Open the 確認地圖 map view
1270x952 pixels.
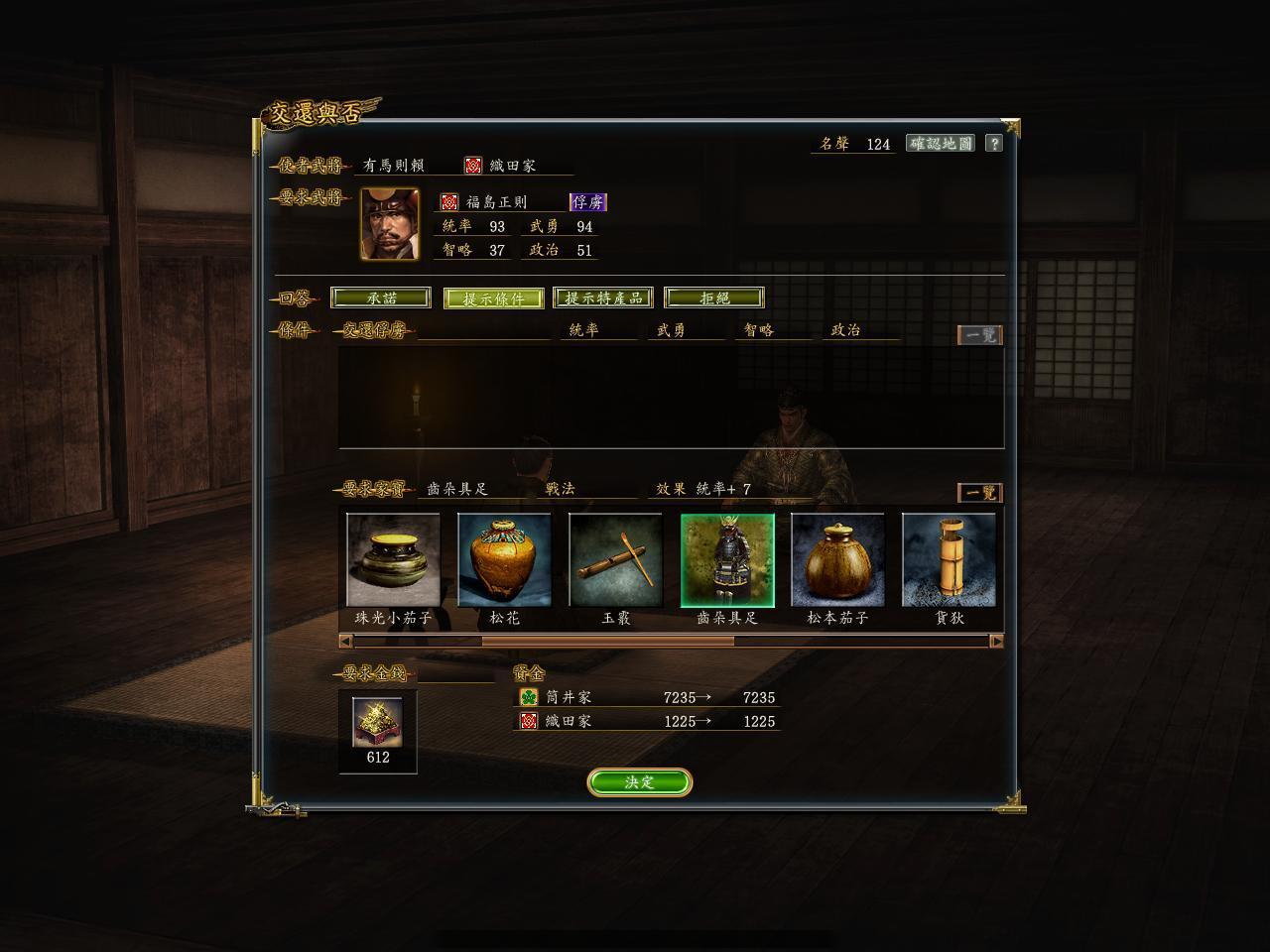940,144
